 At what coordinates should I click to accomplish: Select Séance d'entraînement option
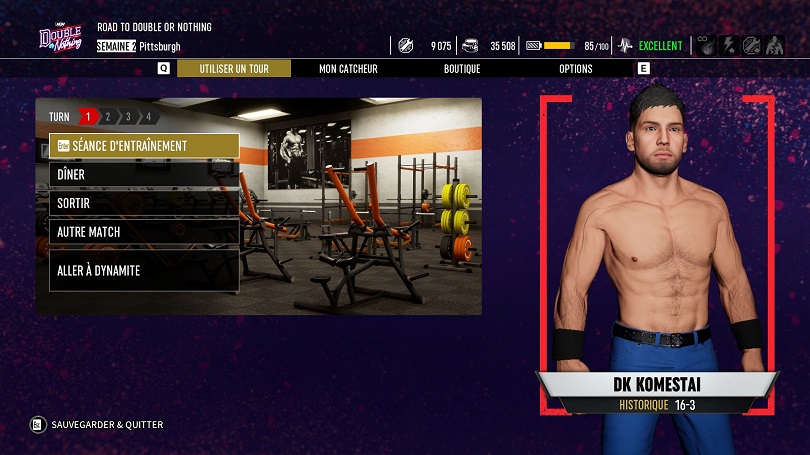coord(144,146)
